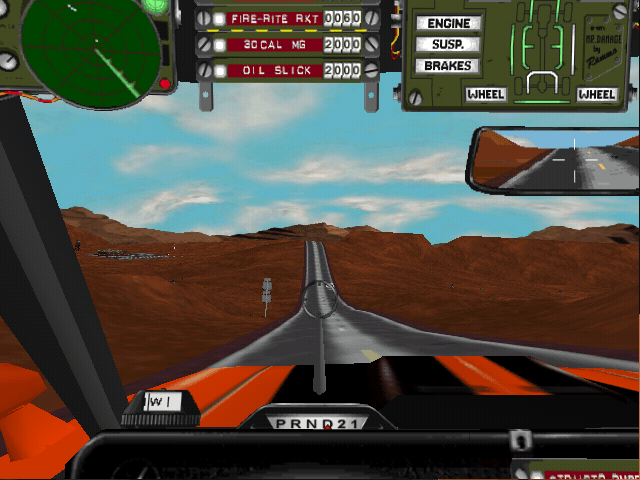
Task: Click the PRND21 gear indicator
Action: pos(320,422)
